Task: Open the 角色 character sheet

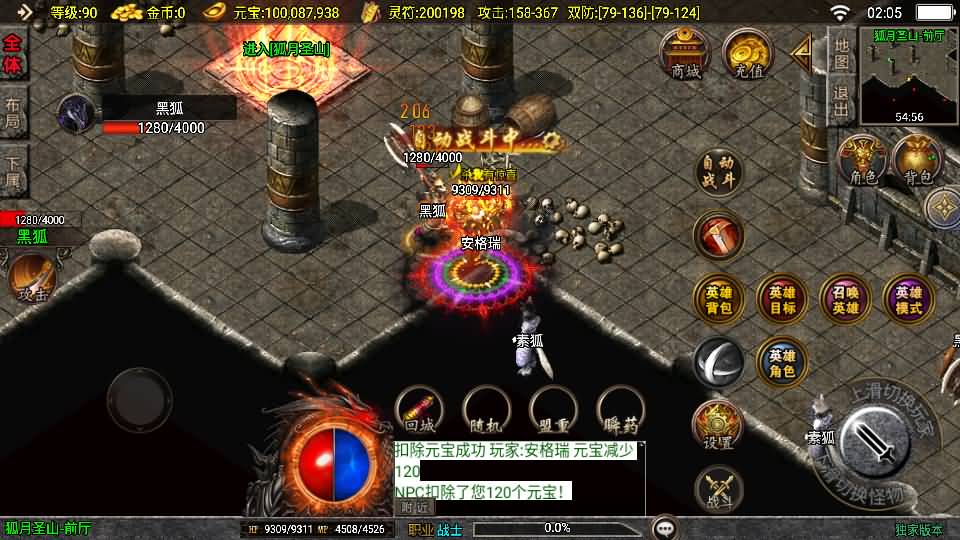Action: coord(863,160)
